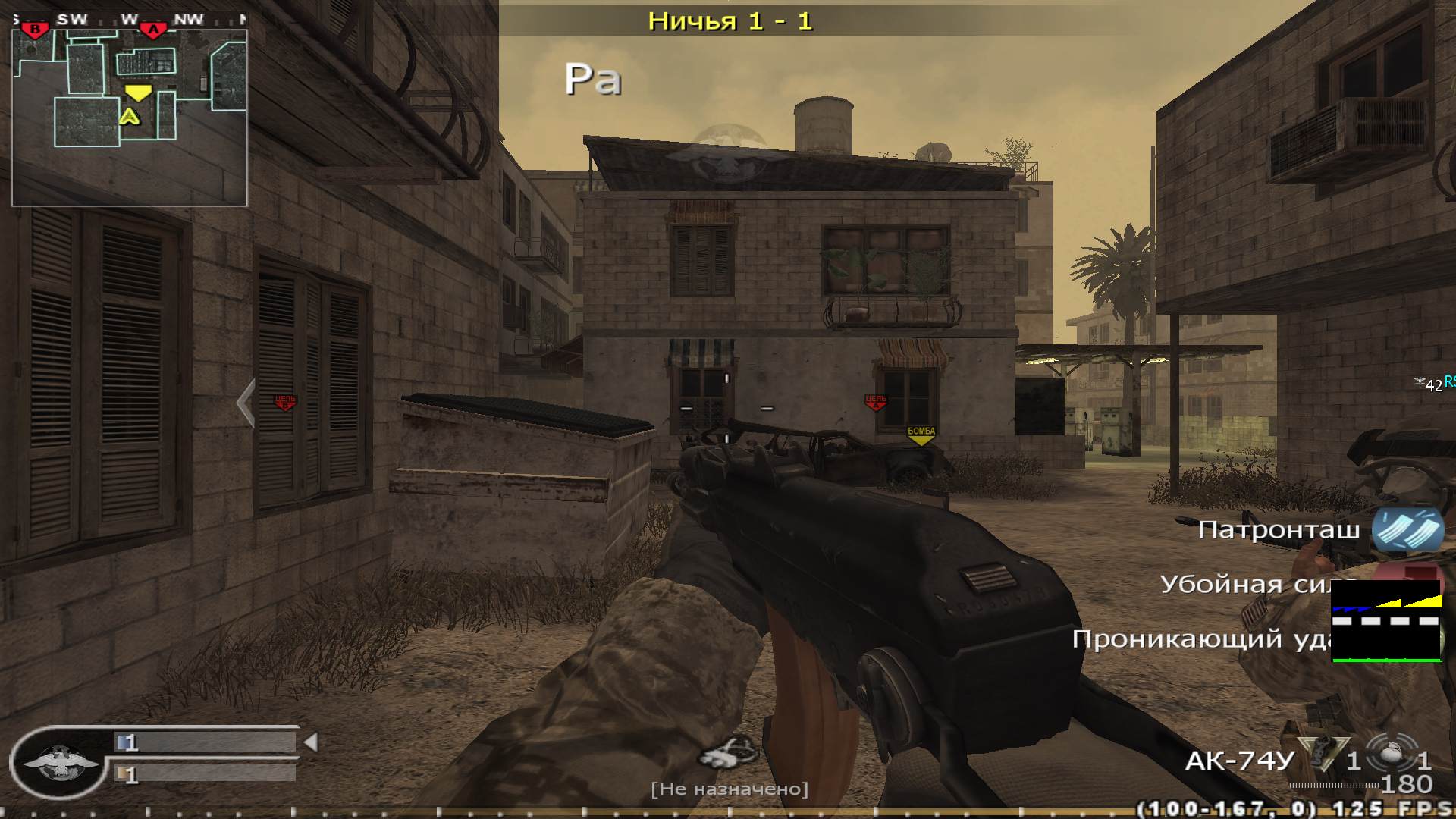Expand the chevron arrow on the left edge

[244, 403]
